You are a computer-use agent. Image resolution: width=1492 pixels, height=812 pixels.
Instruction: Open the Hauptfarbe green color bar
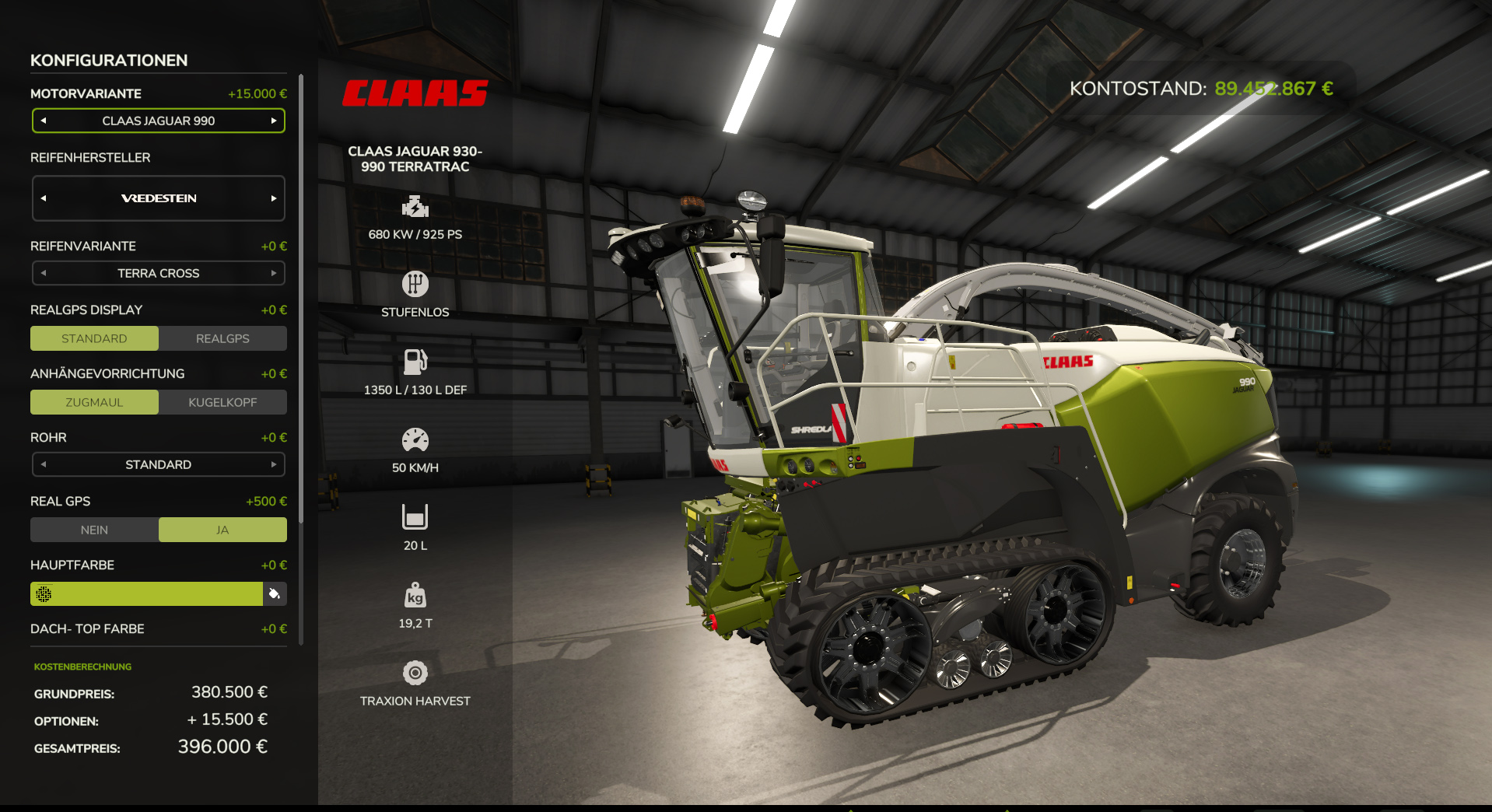[146, 593]
